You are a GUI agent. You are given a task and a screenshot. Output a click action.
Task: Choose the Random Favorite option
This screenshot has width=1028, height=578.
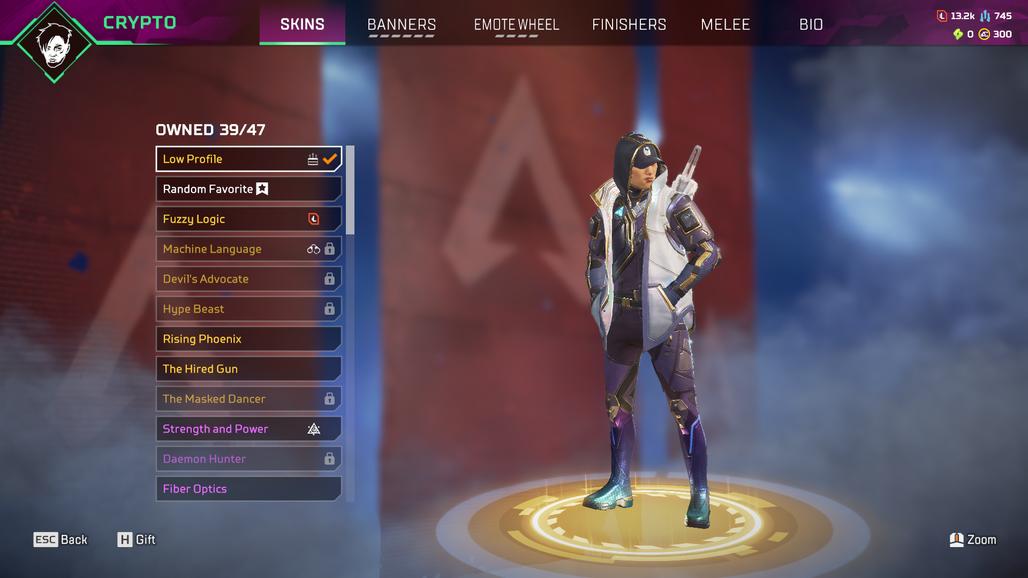(248, 189)
